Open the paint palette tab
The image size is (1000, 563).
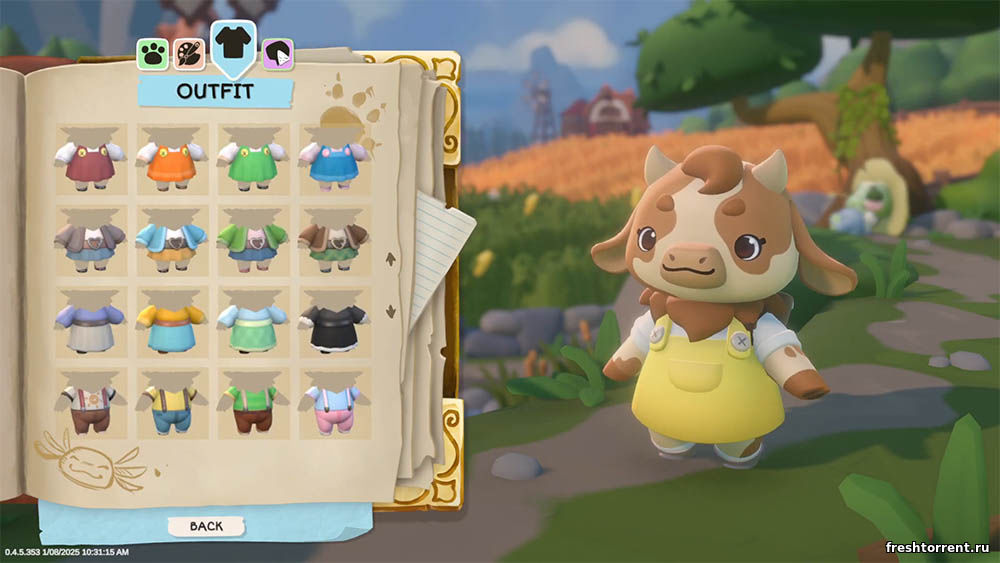(189, 53)
